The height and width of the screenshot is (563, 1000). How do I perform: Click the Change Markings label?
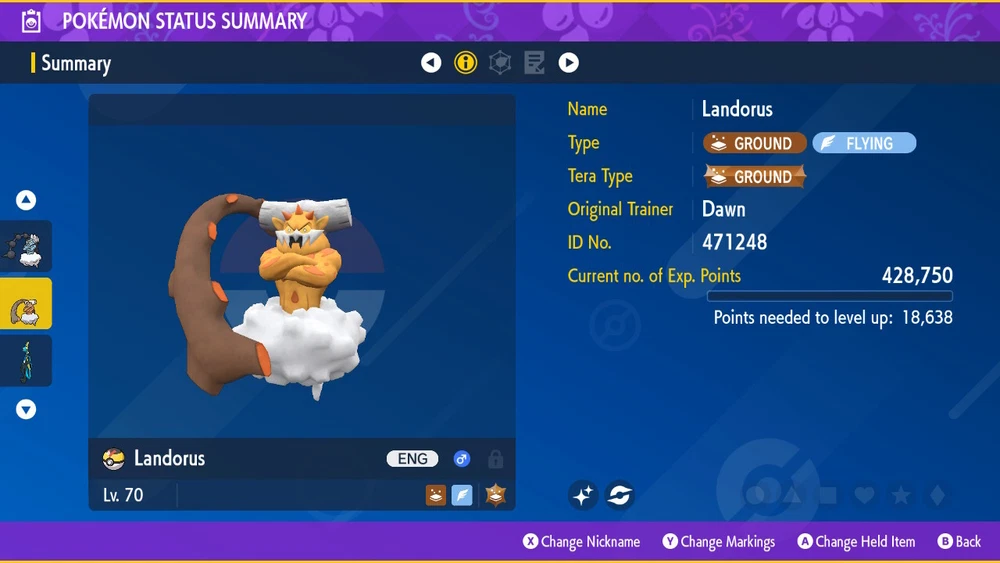pos(728,542)
